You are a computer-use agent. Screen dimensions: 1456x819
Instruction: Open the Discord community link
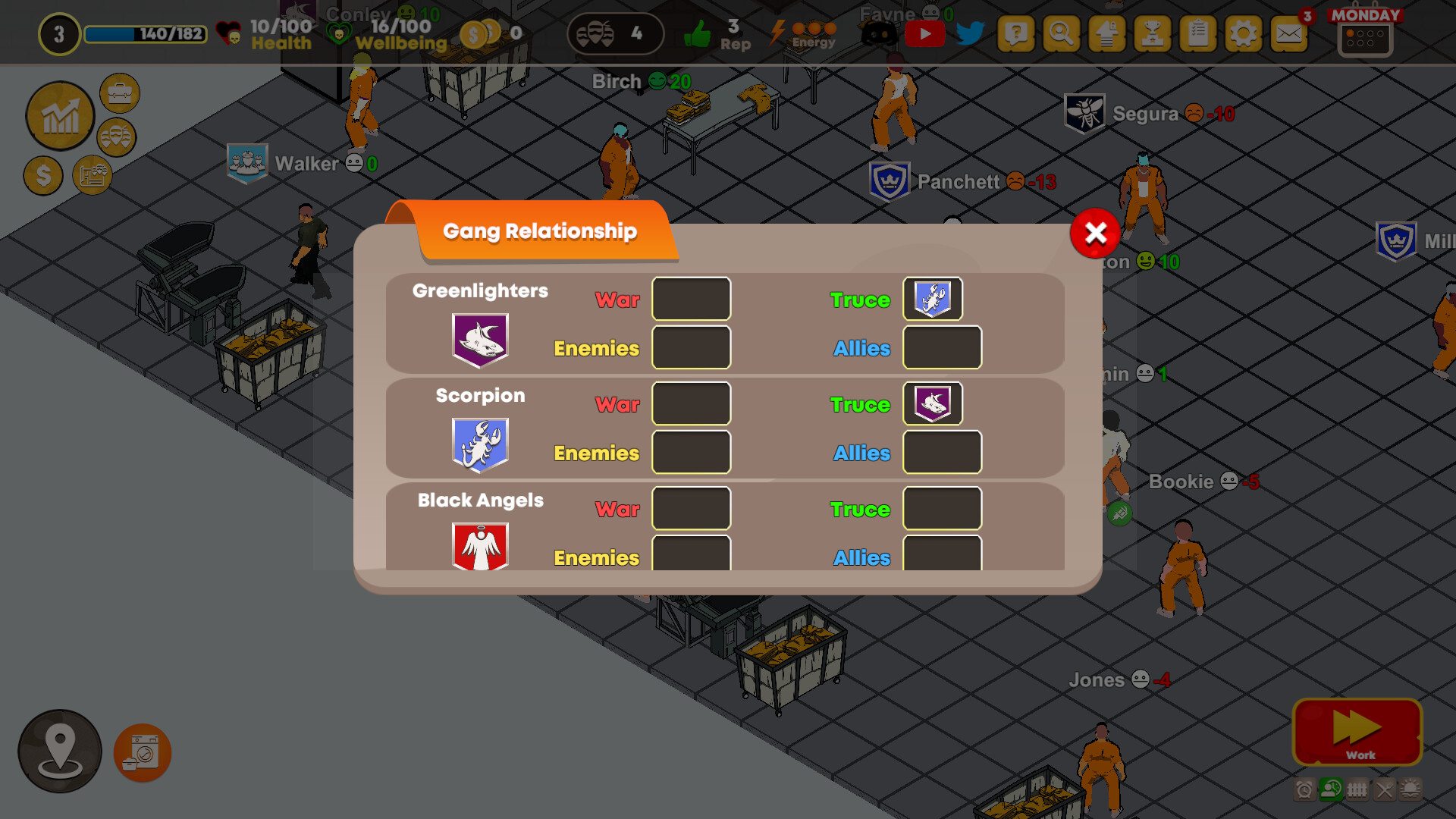point(880,34)
